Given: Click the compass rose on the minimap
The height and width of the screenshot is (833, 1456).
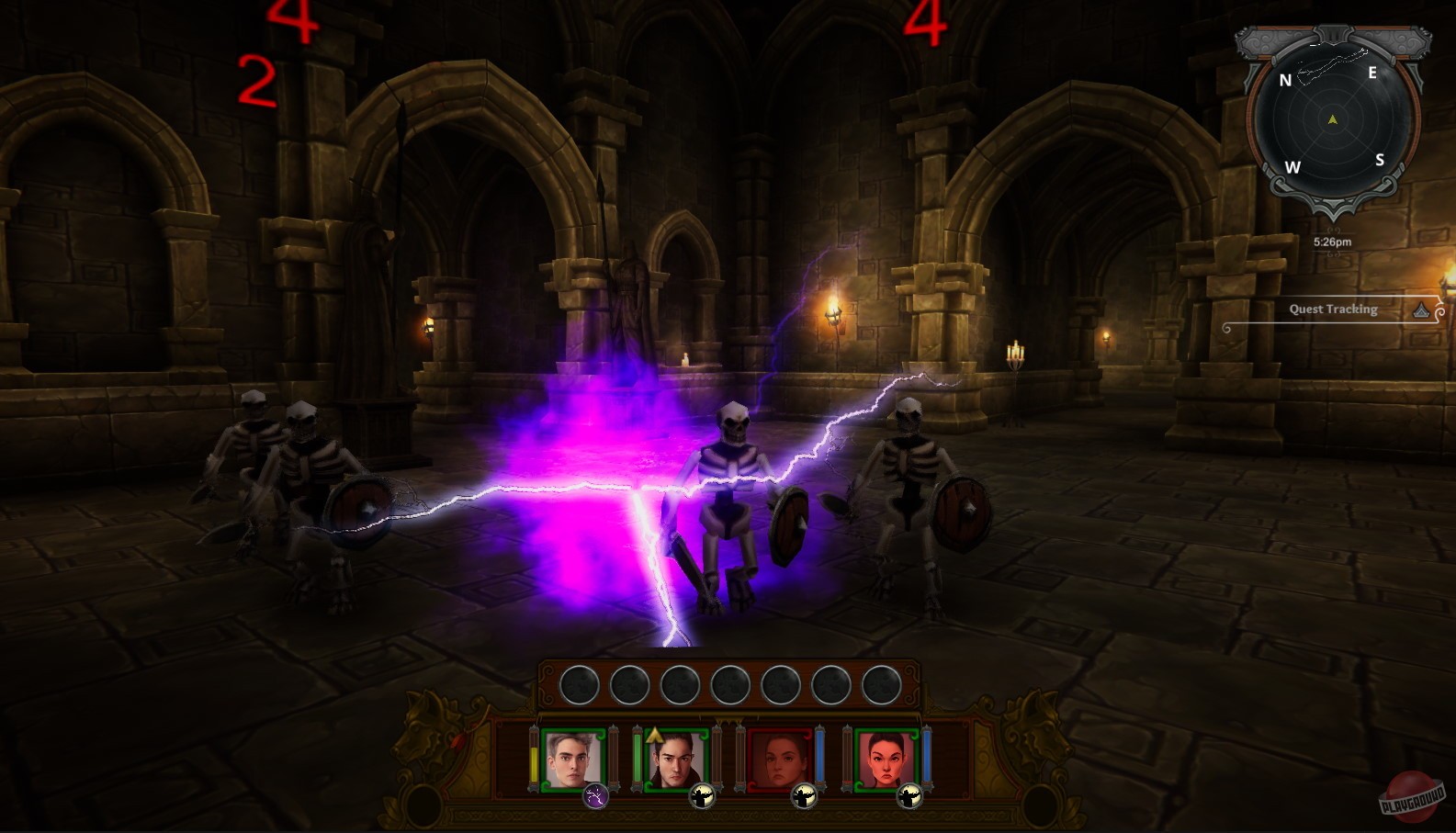Looking at the screenshot, I should [1332, 119].
